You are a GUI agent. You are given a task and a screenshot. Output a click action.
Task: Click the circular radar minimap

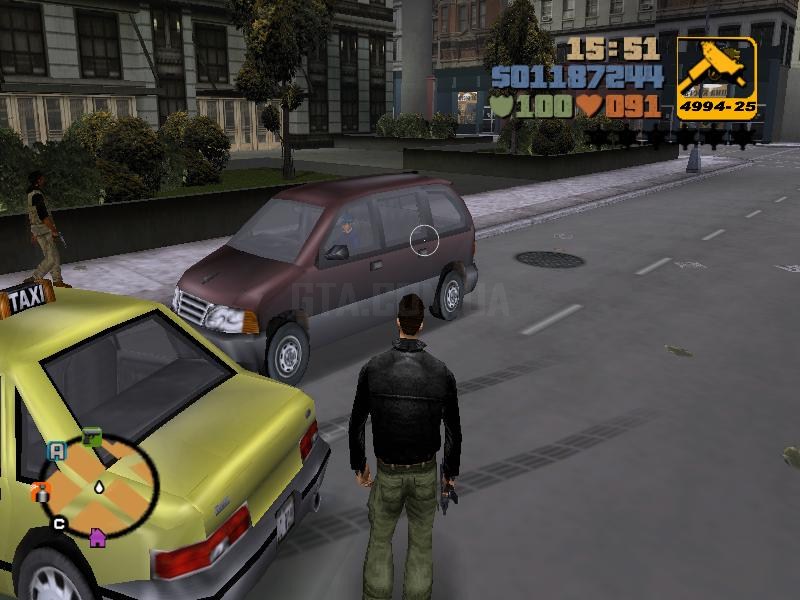[x=100, y=484]
